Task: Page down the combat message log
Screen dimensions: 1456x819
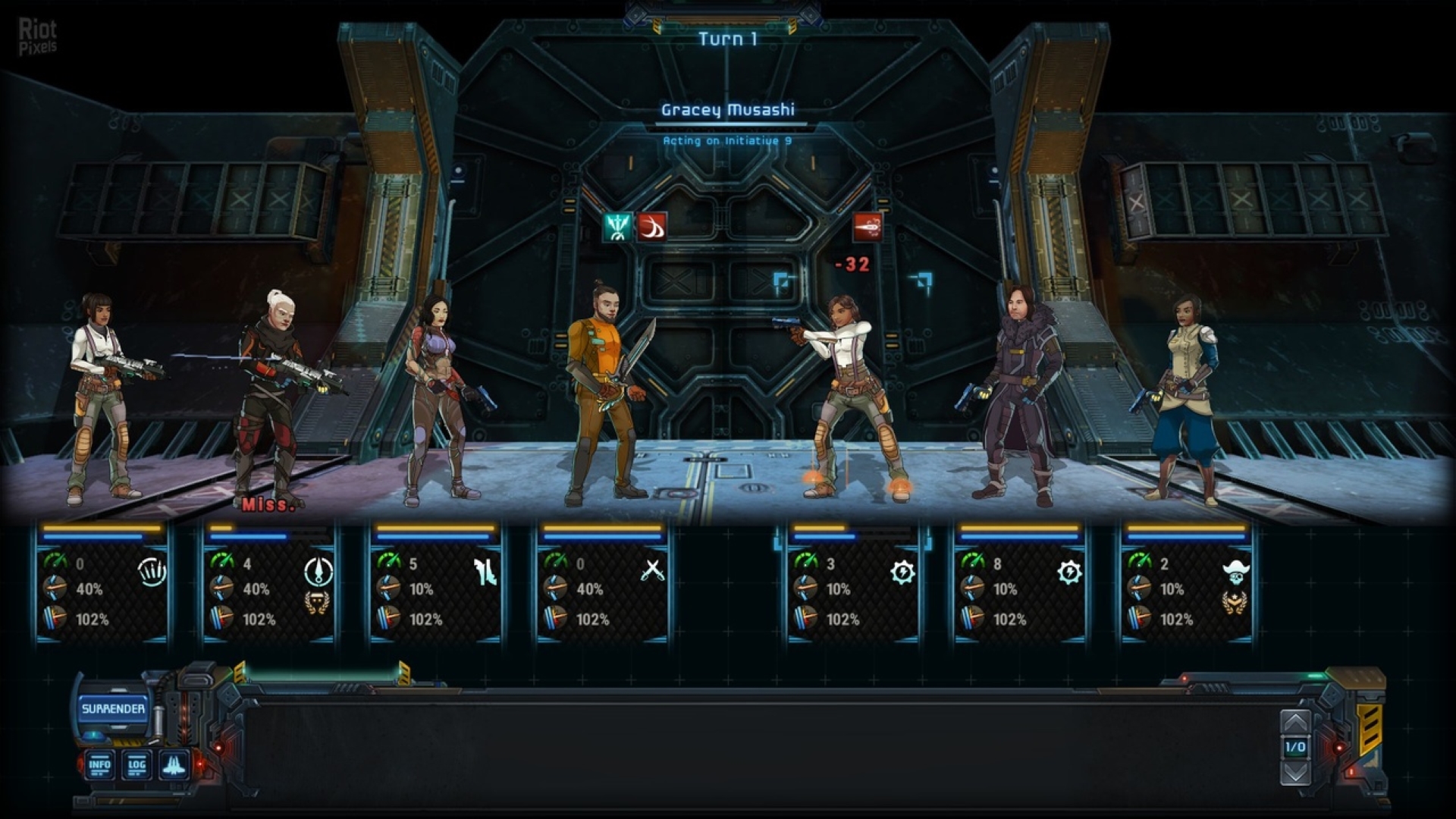Action: (x=1294, y=772)
